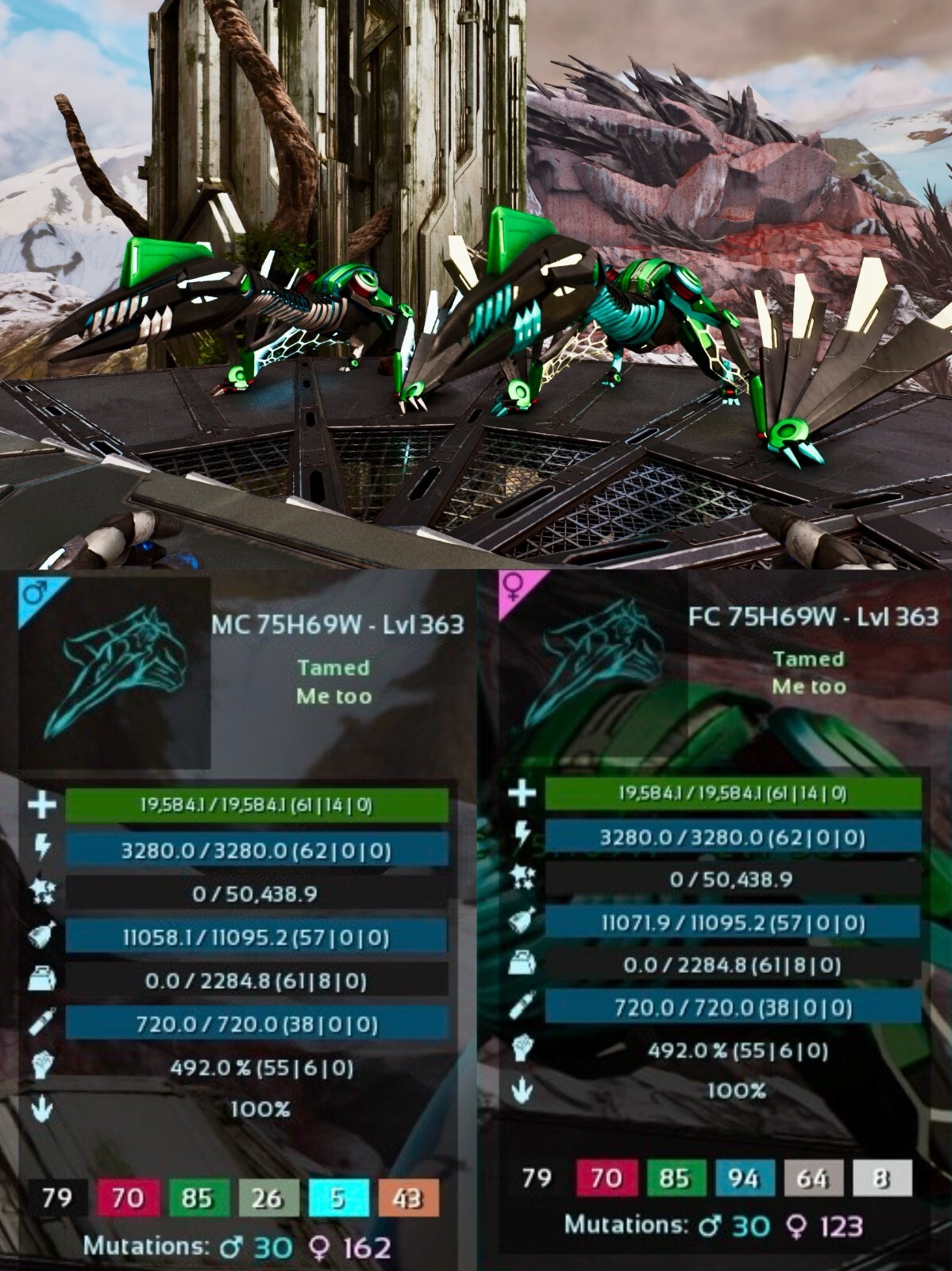Choose the white color swatch labeled 8
Viewport: 952px width, 1271px height.
coord(881,1178)
